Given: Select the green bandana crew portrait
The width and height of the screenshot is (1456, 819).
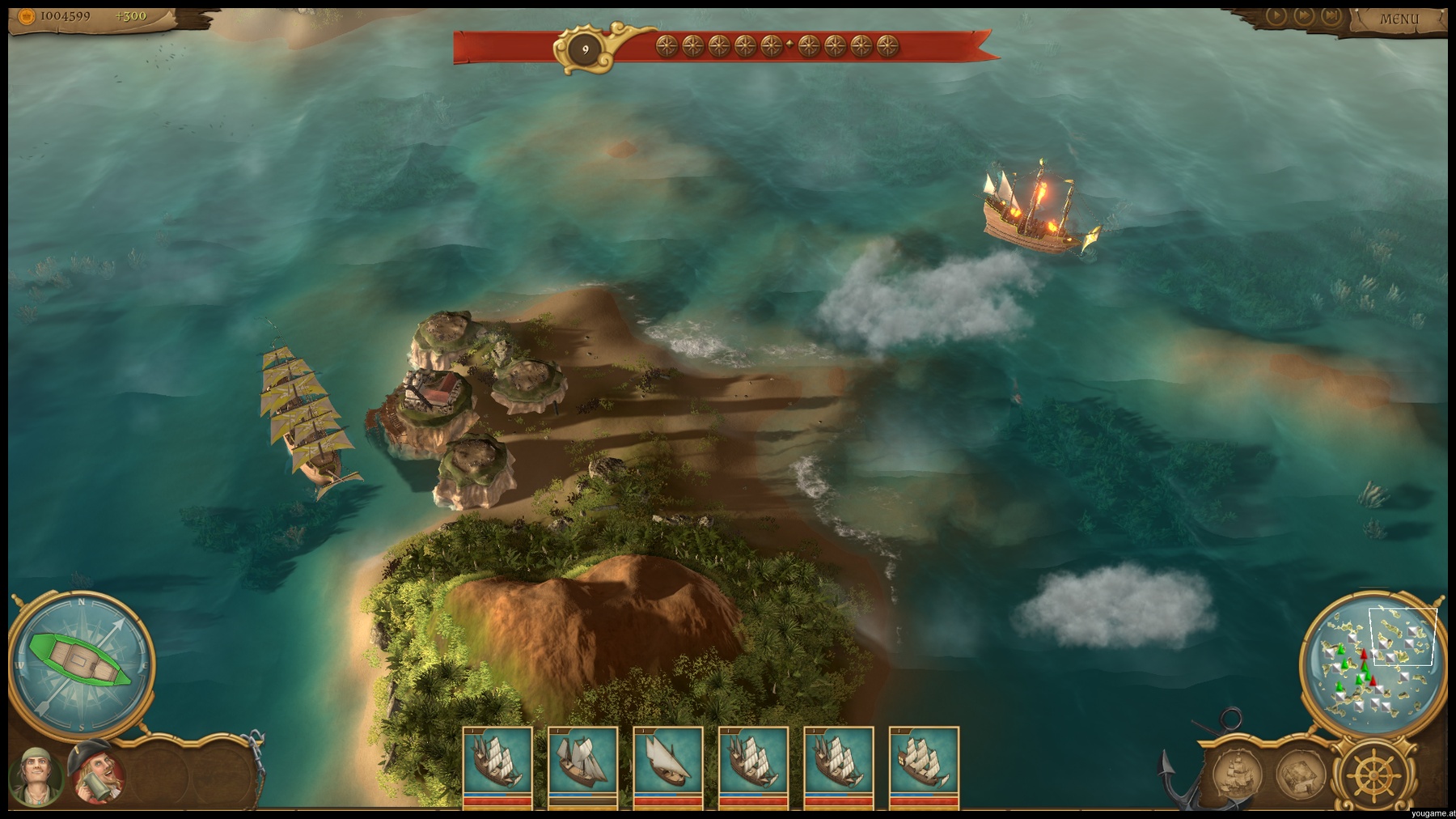Looking at the screenshot, I should (36, 776).
